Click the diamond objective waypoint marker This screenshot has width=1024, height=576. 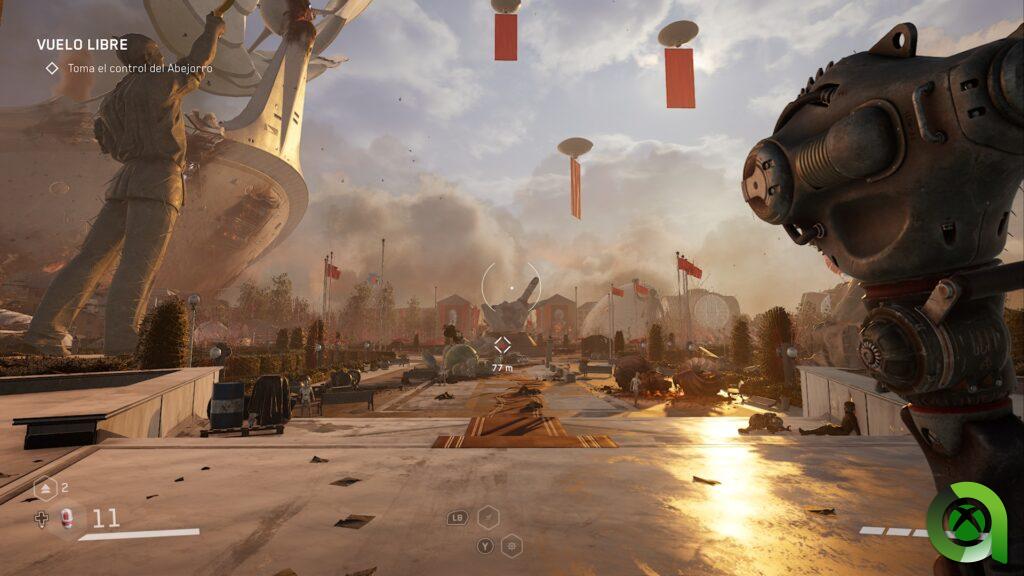click(x=502, y=345)
